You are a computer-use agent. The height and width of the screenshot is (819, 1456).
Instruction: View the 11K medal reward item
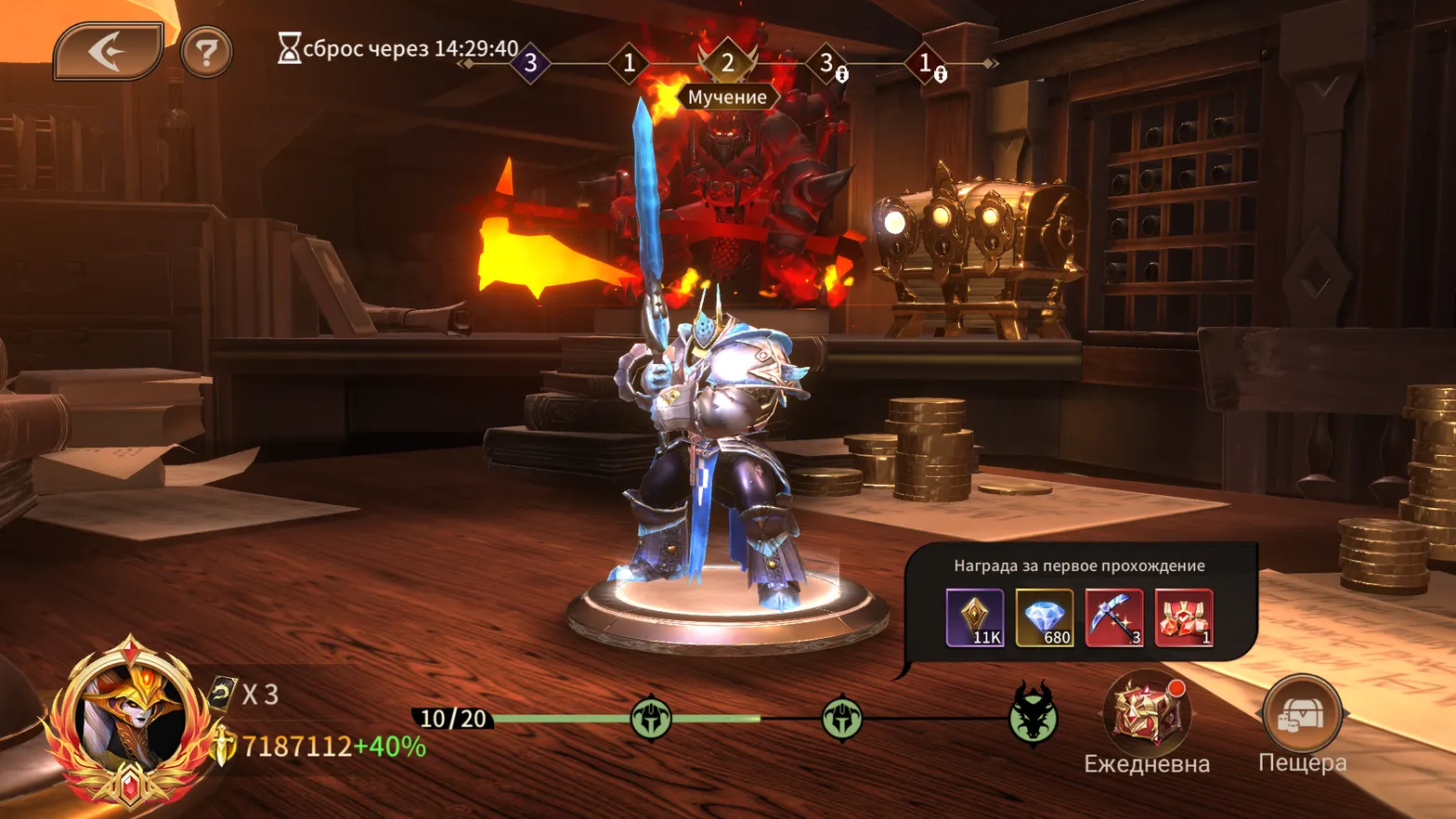point(973,617)
